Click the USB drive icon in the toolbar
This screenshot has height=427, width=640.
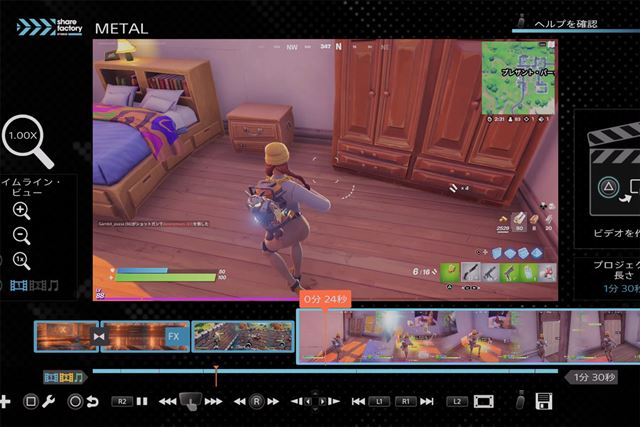coord(519,401)
